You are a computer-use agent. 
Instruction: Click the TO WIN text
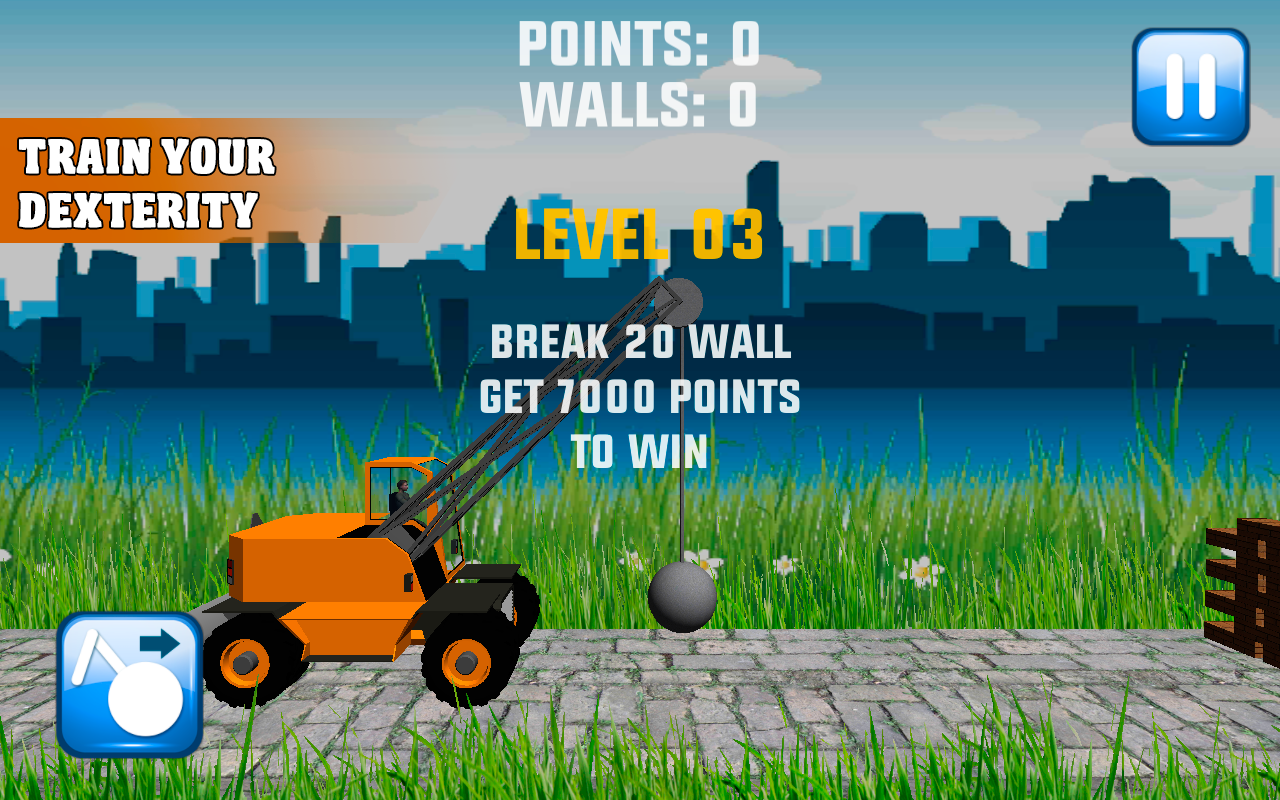(640, 448)
